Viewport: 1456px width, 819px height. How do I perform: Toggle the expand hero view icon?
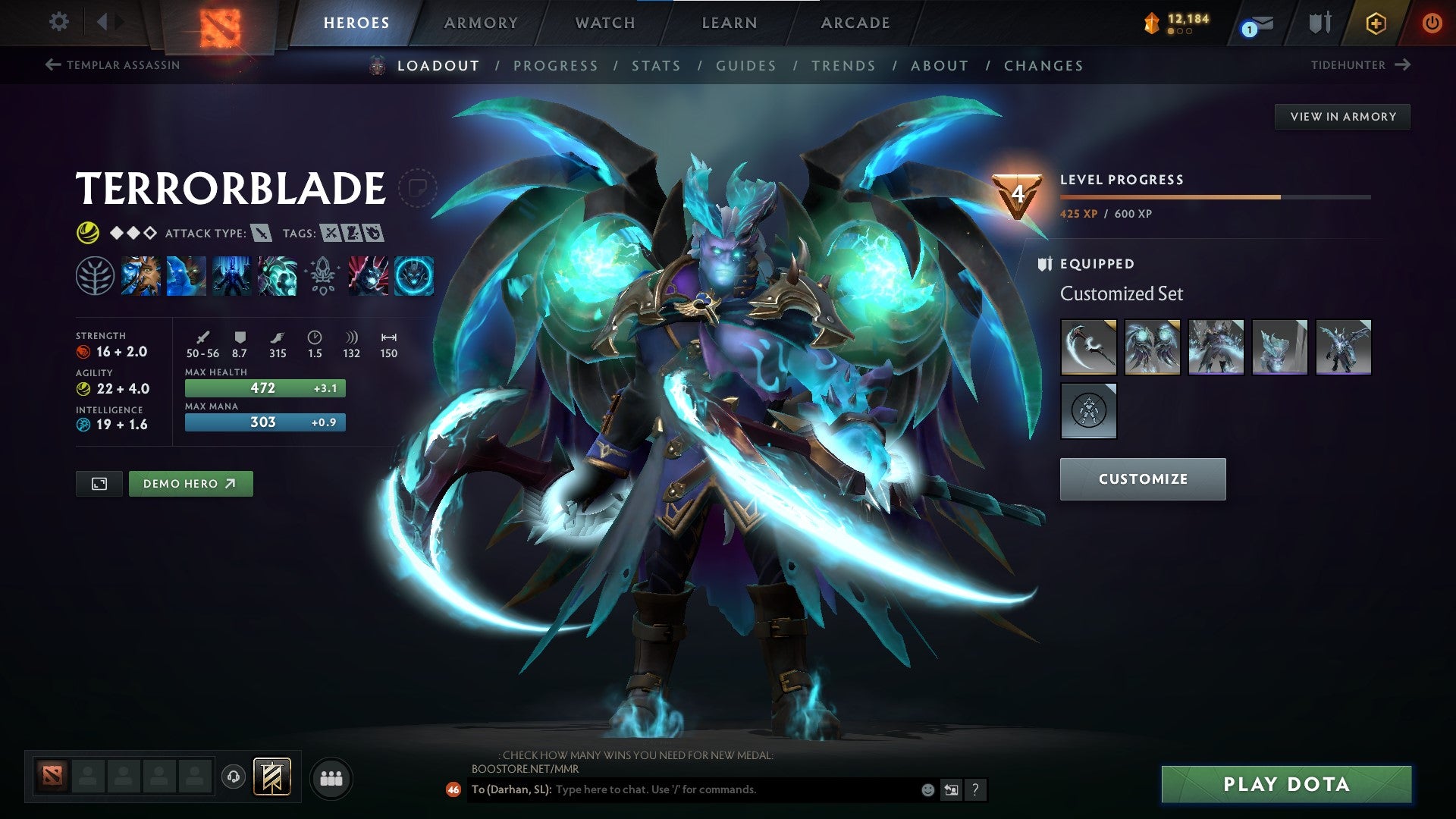point(99,483)
